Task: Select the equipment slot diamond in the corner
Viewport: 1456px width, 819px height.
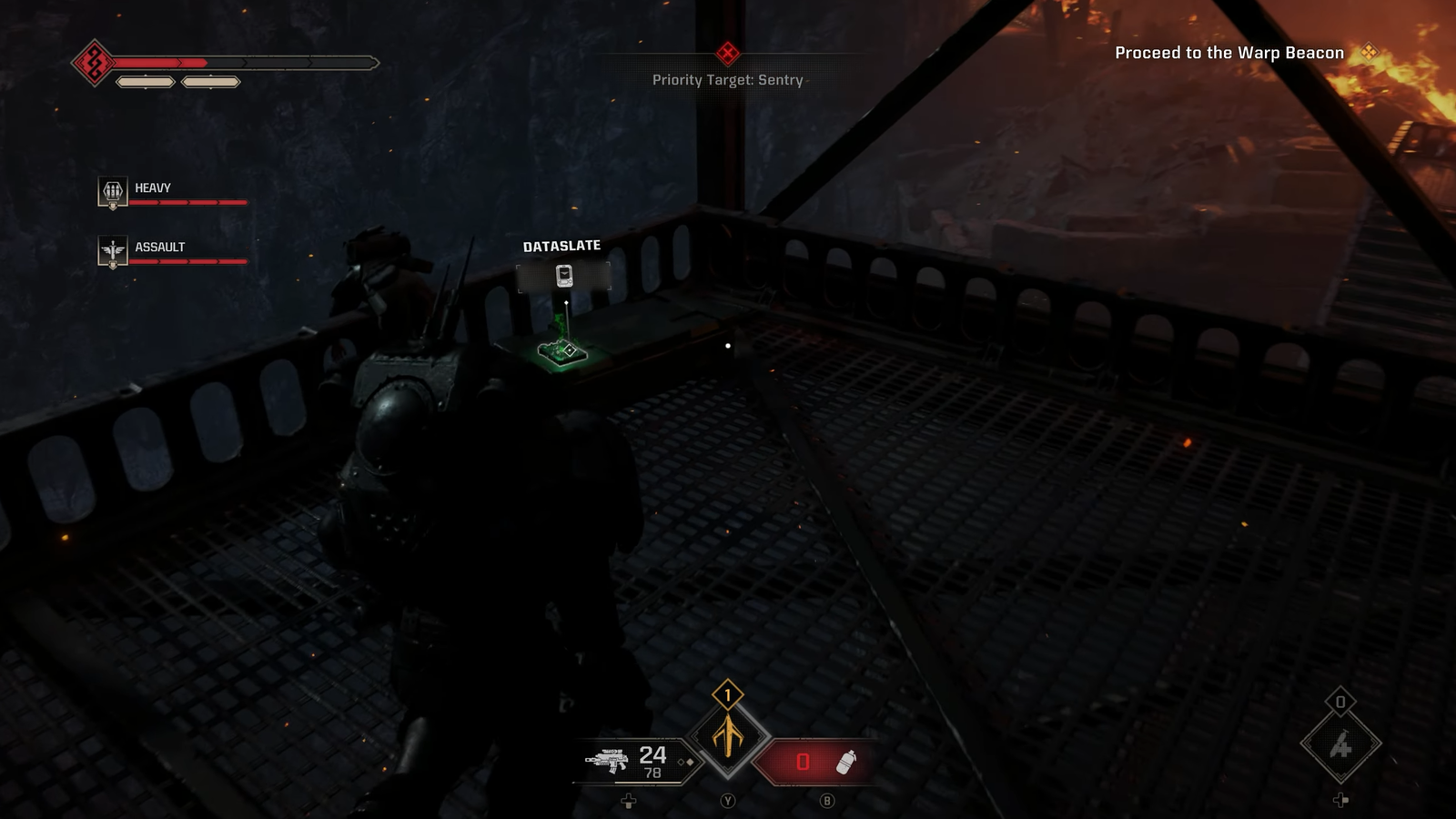Action: pyautogui.click(x=1340, y=745)
